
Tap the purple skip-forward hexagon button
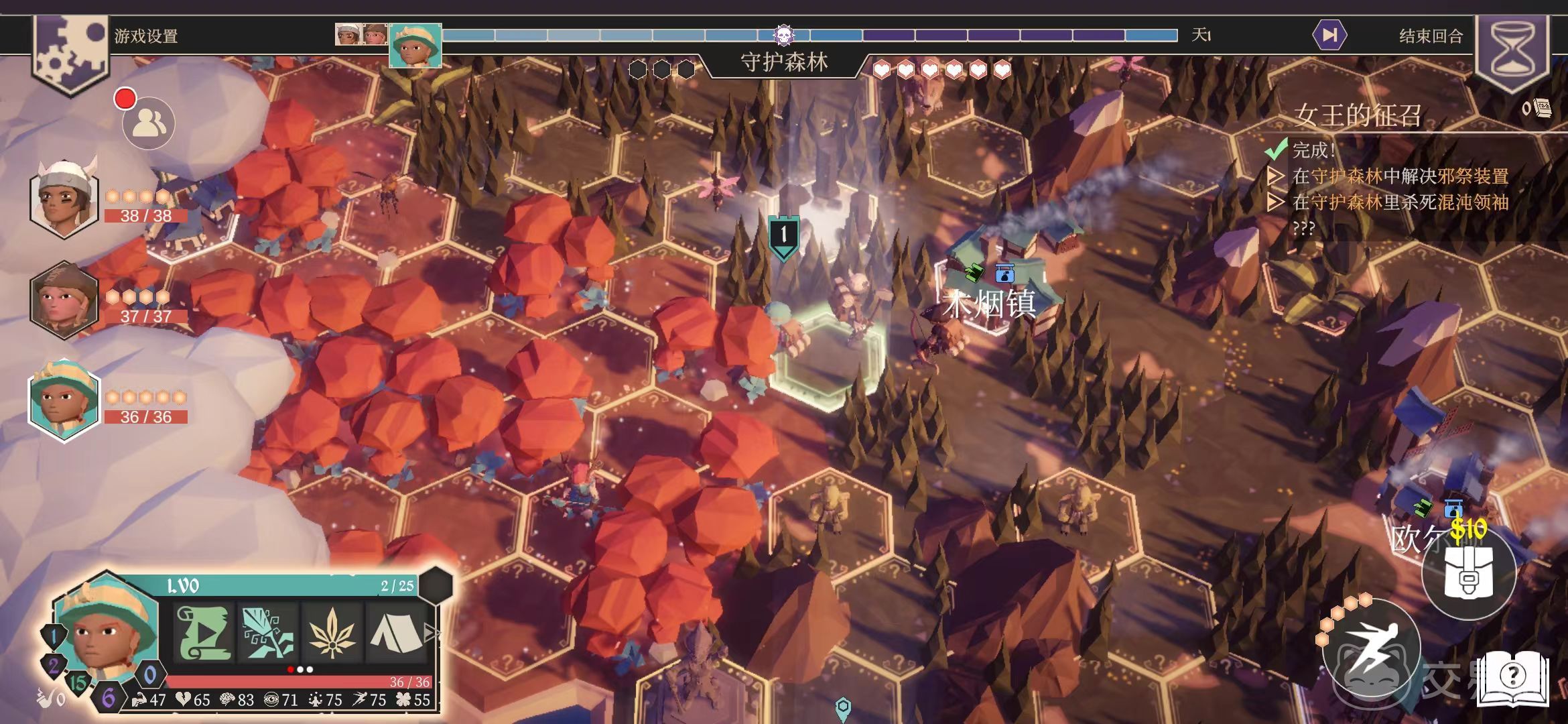pos(1330,35)
